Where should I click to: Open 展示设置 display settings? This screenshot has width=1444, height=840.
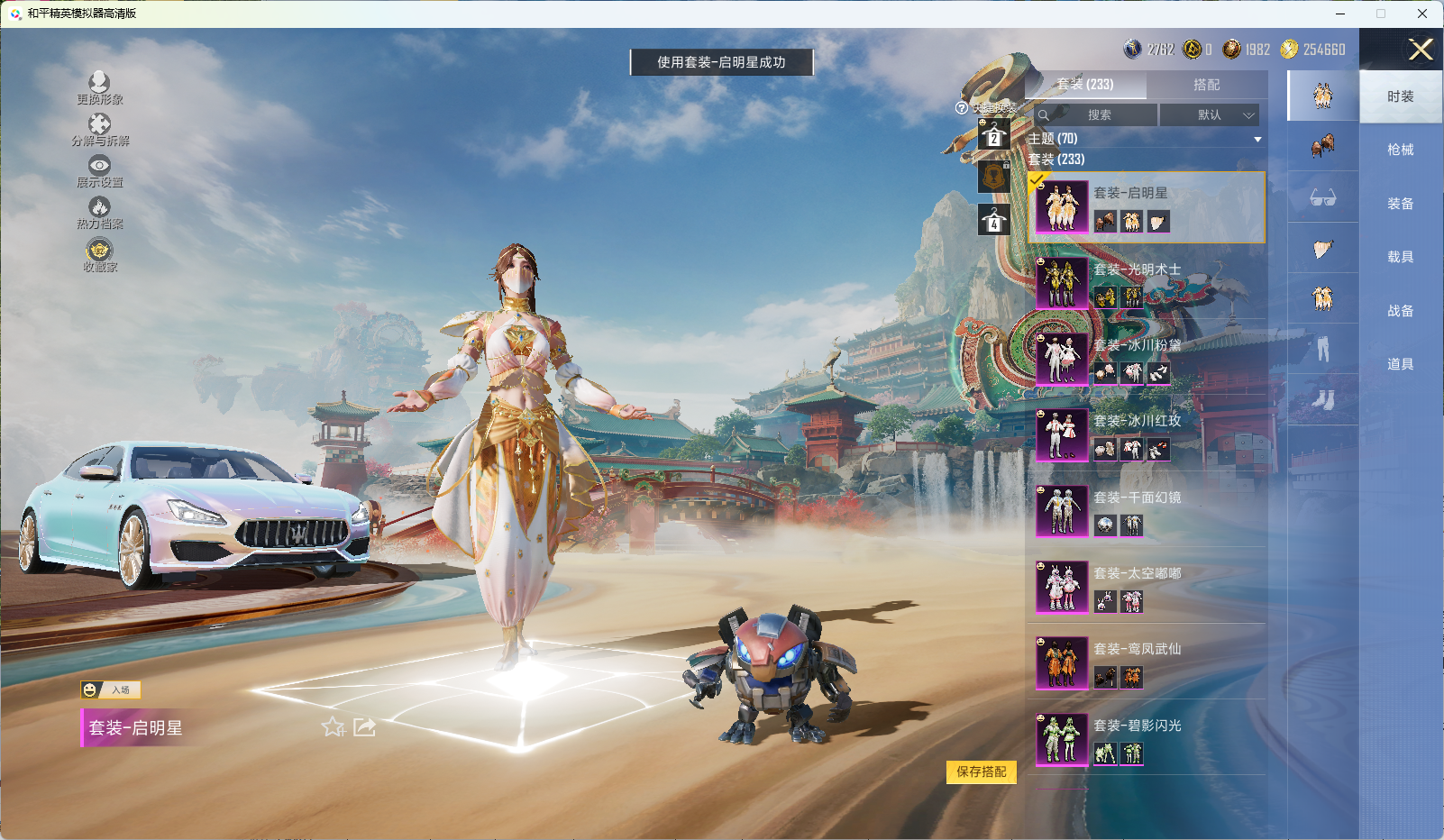click(x=99, y=171)
